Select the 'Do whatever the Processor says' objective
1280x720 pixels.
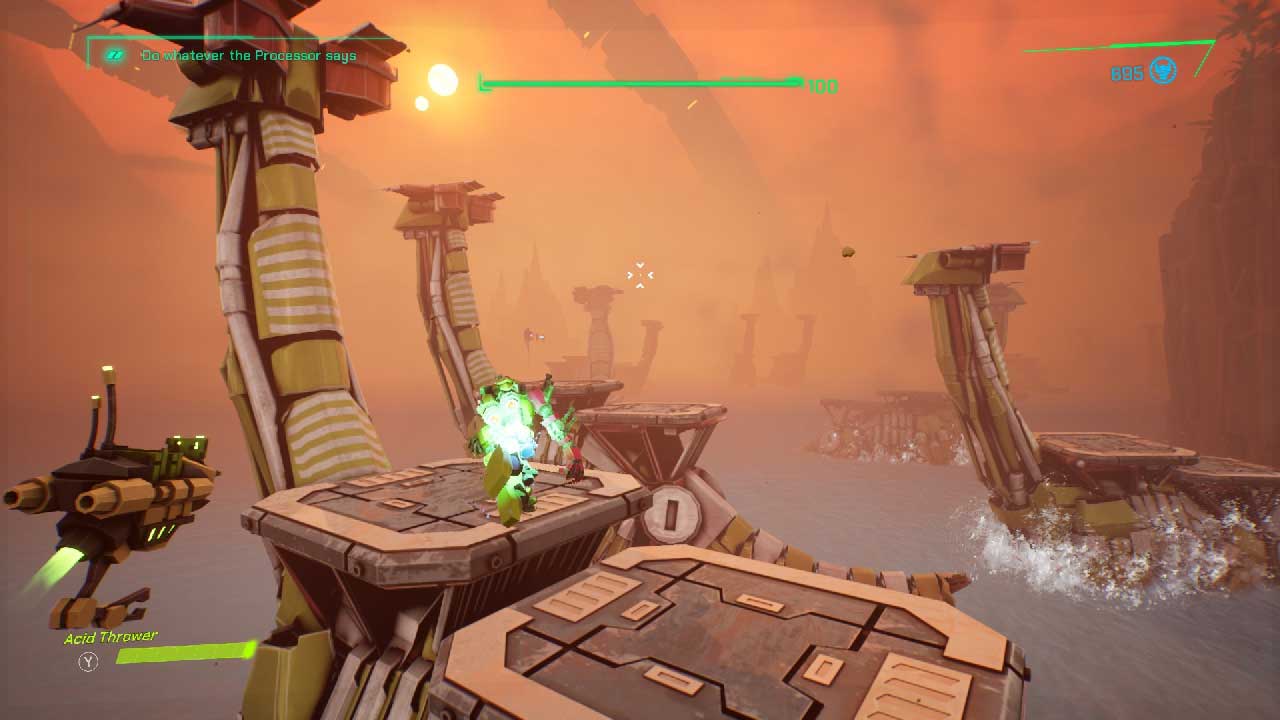click(248, 56)
